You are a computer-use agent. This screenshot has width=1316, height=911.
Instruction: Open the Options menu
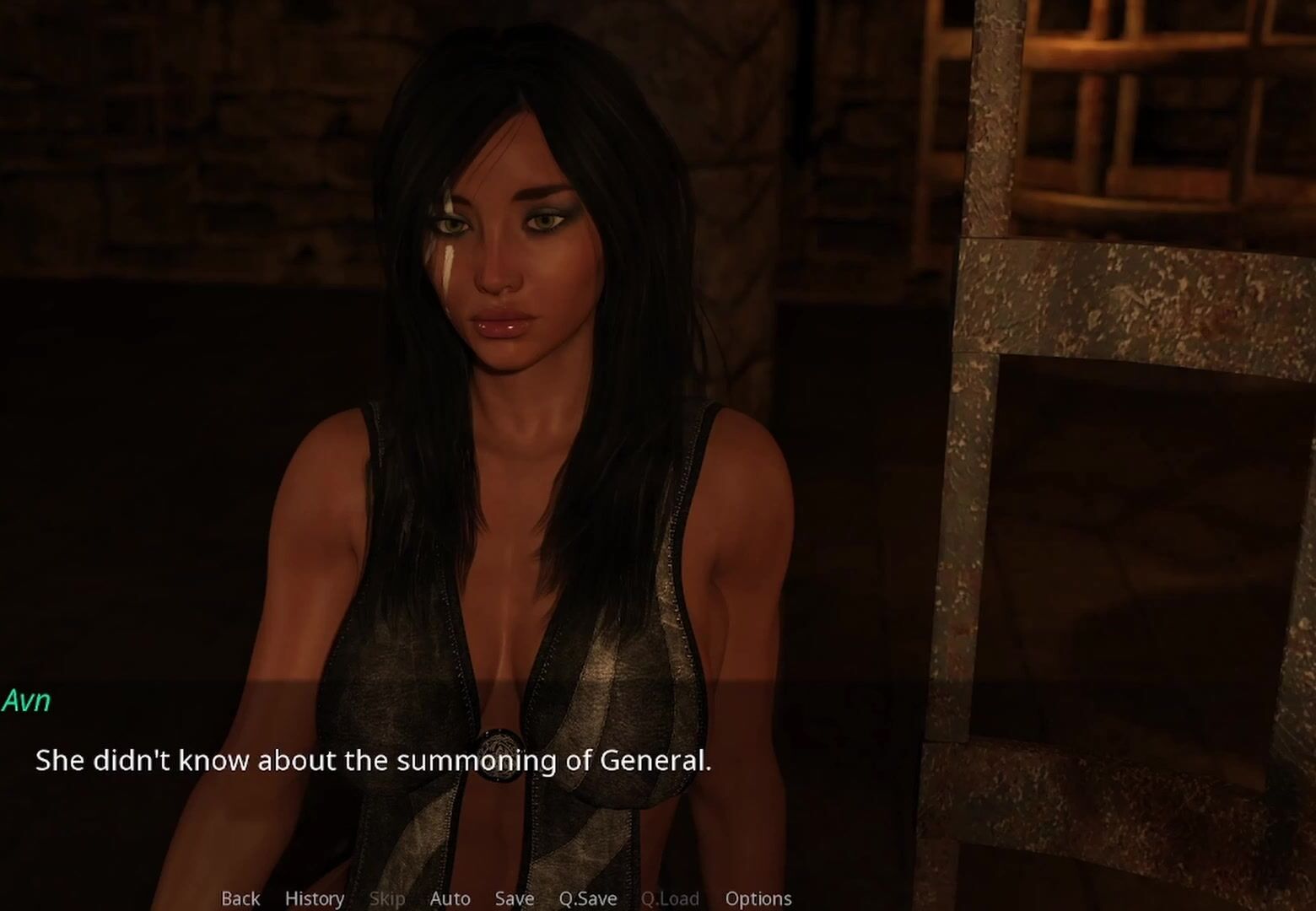click(758, 898)
